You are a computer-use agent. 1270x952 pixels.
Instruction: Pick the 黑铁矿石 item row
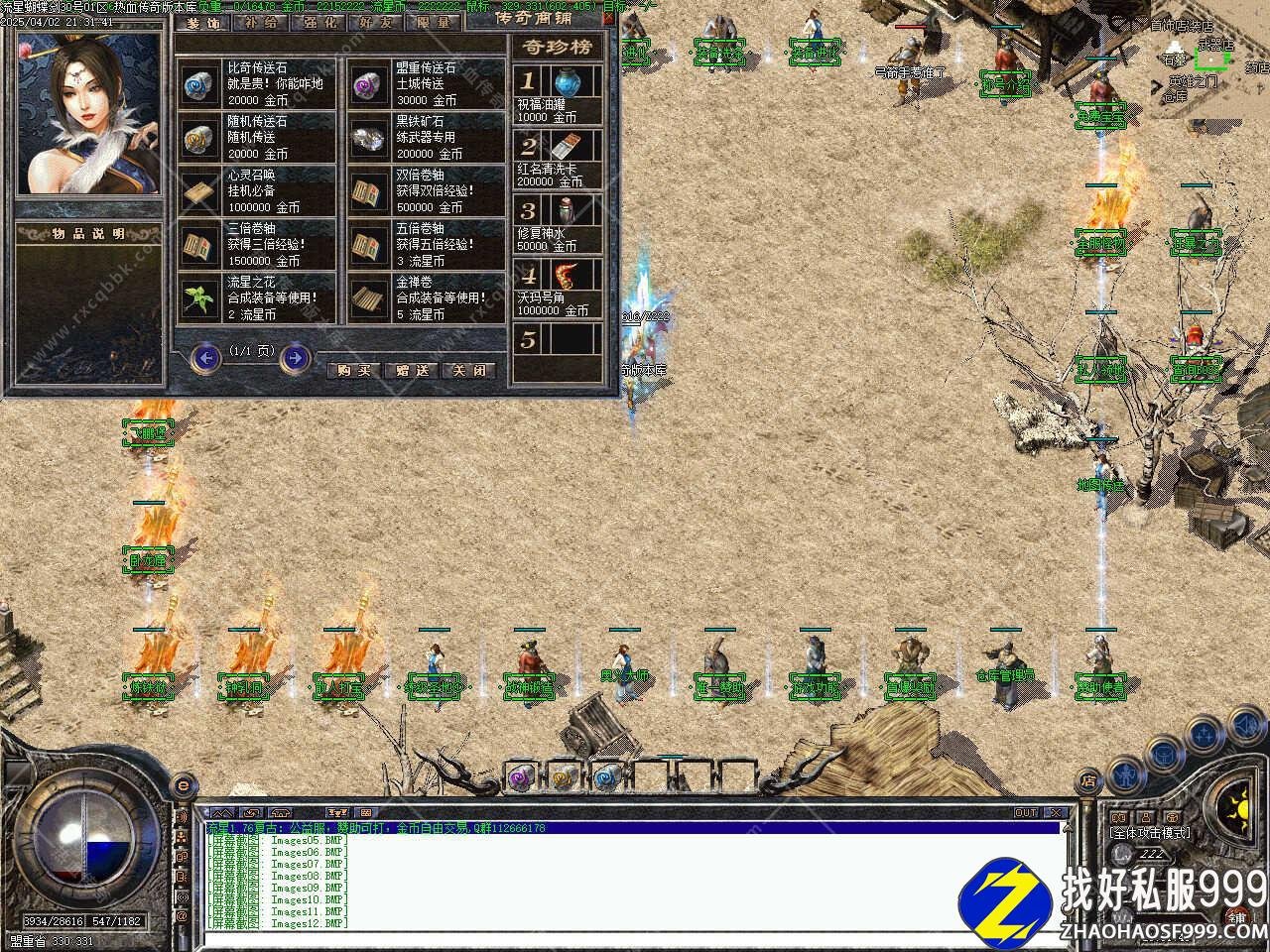click(427, 138)
